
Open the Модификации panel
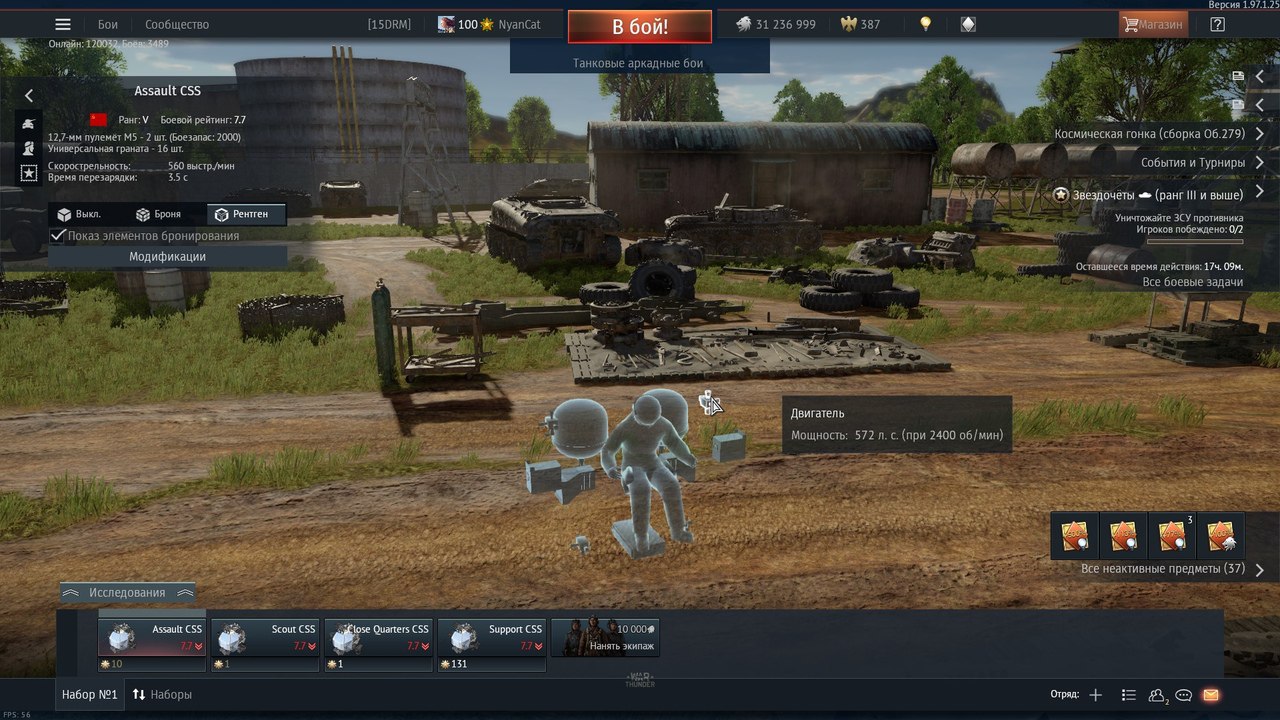[167, 257]
